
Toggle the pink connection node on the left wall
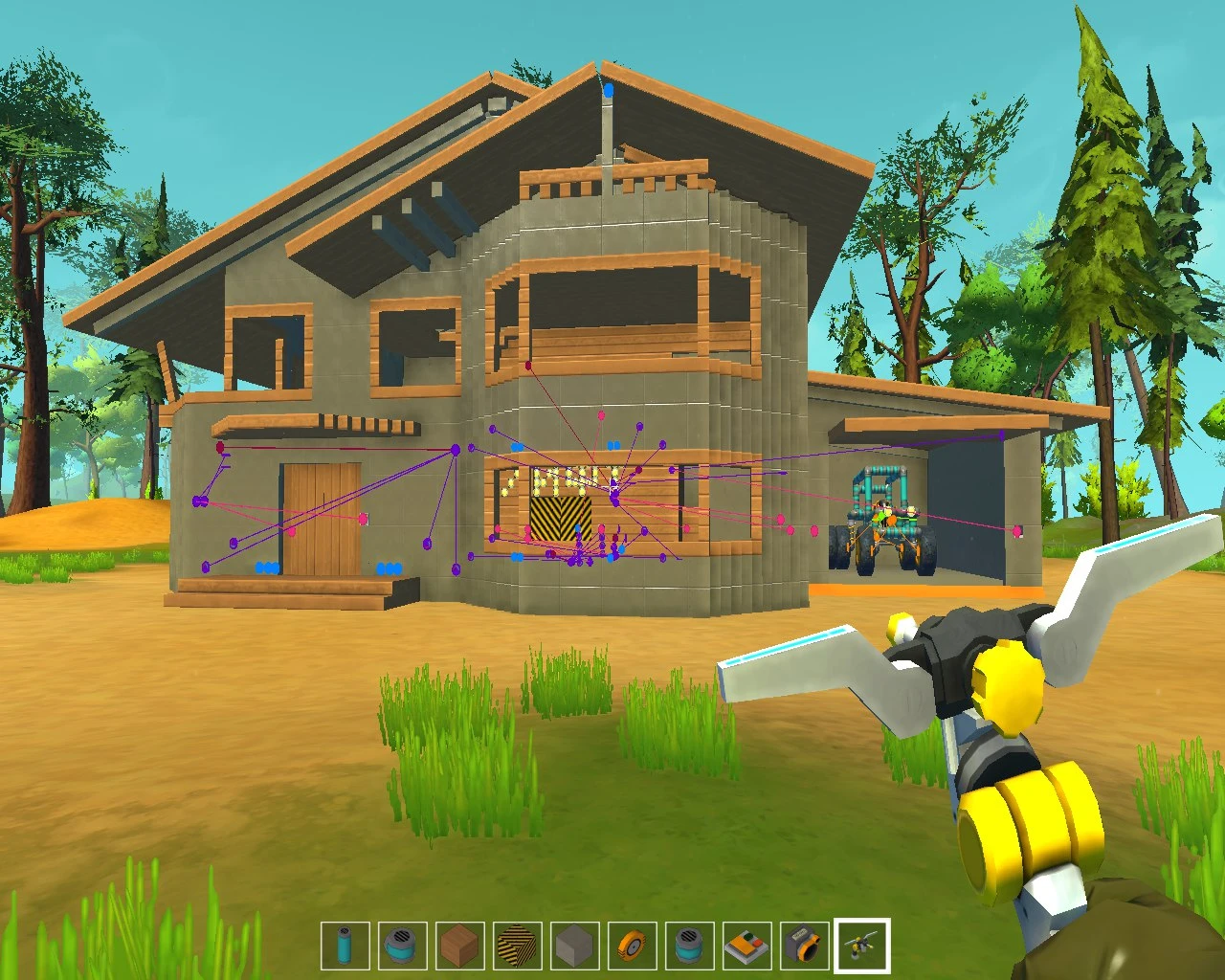tap(362, 519)
